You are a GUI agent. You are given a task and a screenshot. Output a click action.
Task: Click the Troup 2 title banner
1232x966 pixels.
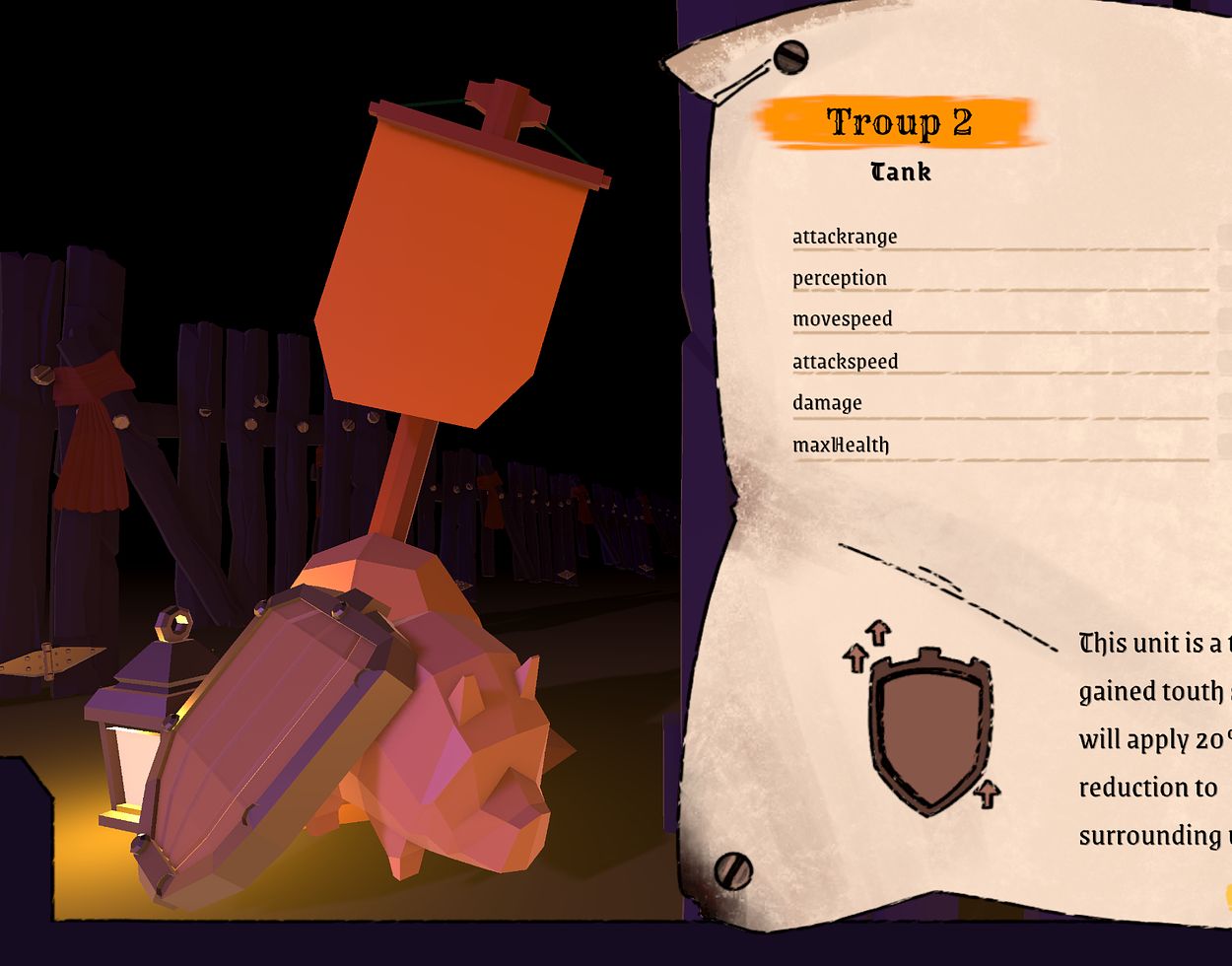[x=899, y=122]
